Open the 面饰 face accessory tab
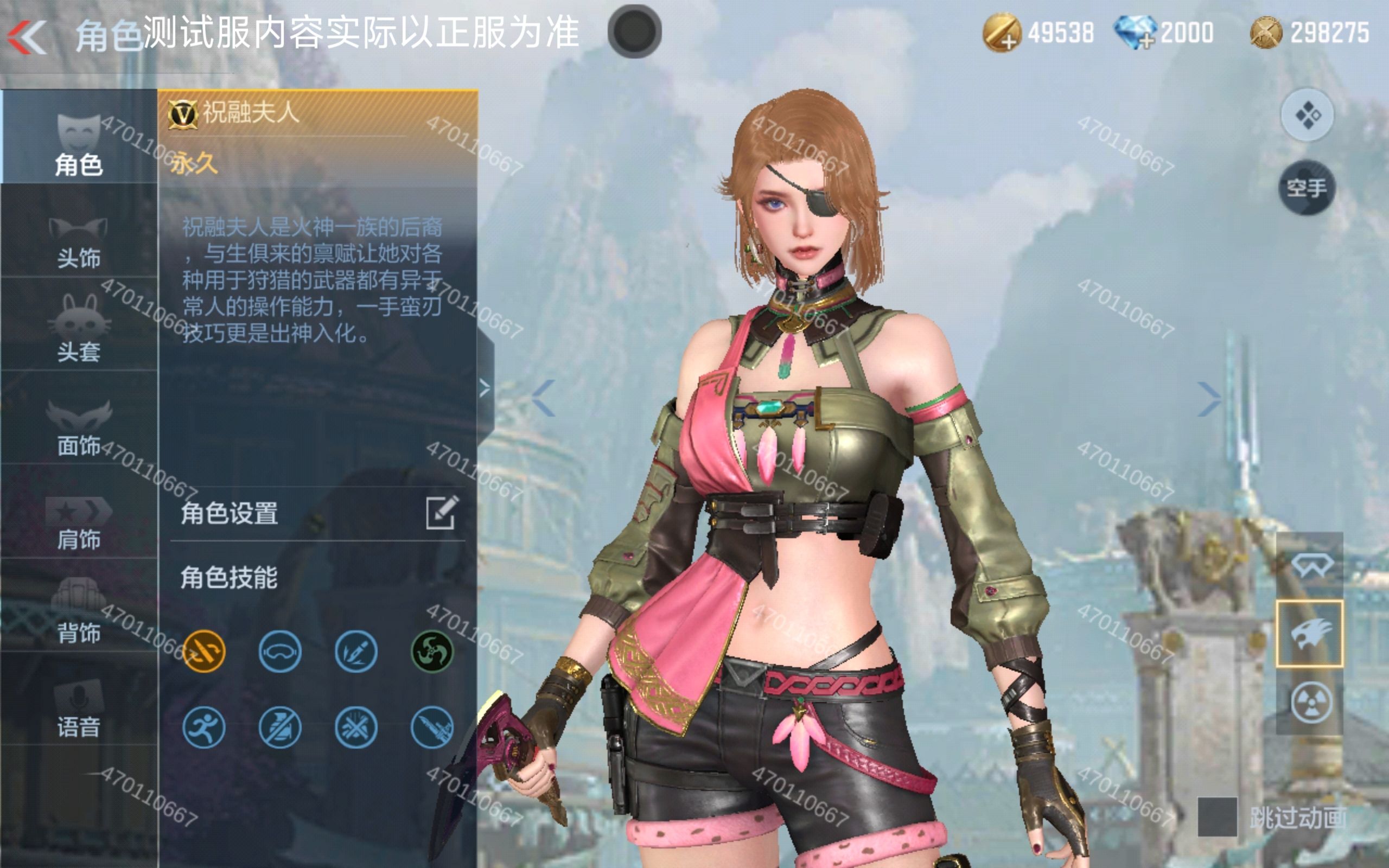This screenshot has width=1389, height=868. pyautogui.click(x=79, y=426)
